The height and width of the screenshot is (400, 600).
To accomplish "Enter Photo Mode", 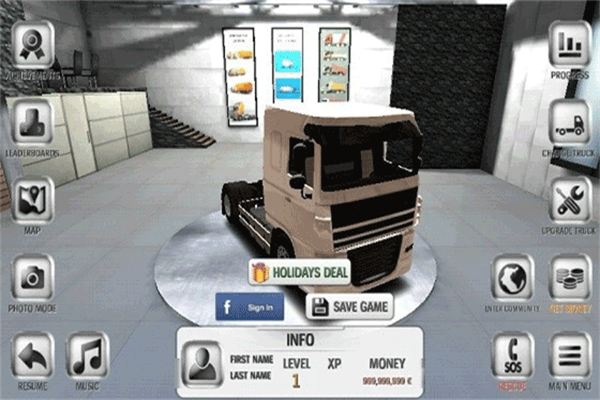I will [34, 278].
